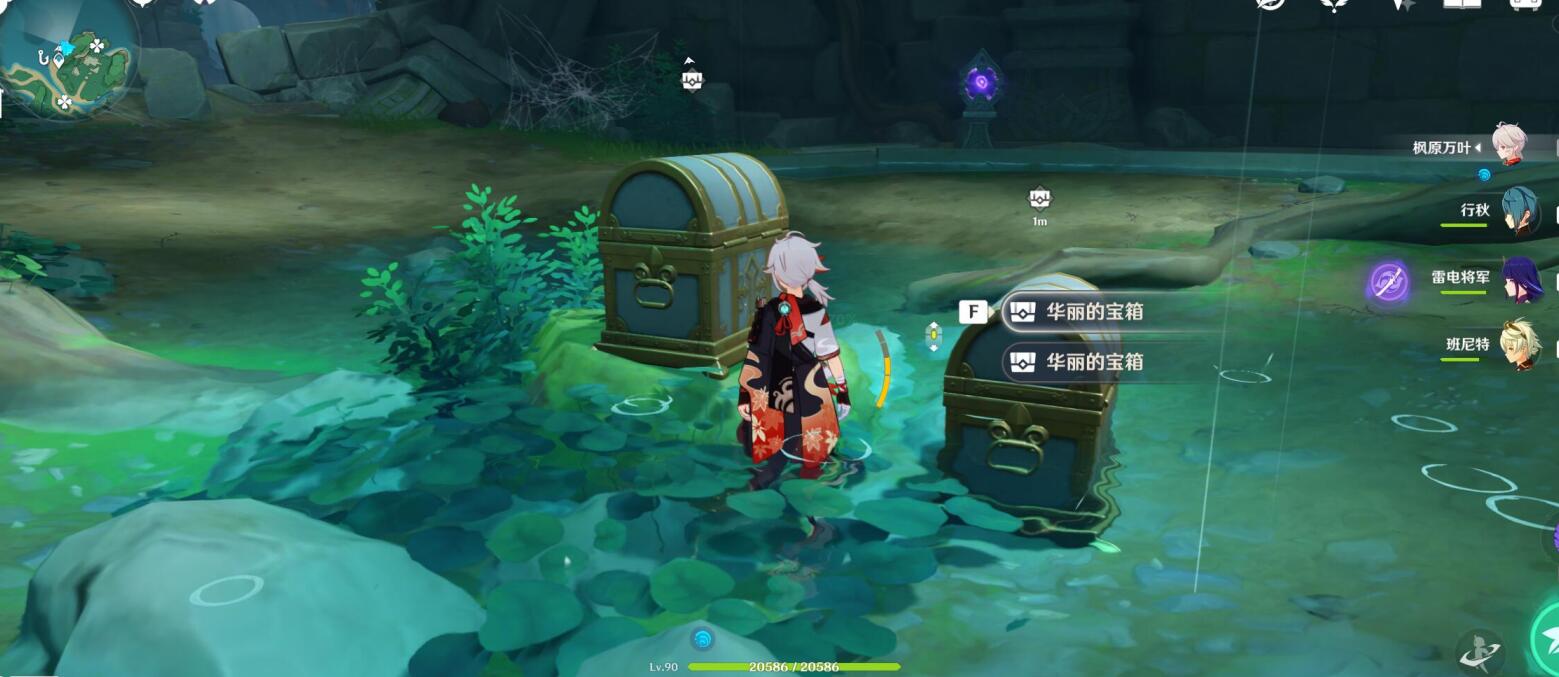Open the open-book handbook icon
This screenshot has width=1559, height=677.
(x=1461, y=4)
